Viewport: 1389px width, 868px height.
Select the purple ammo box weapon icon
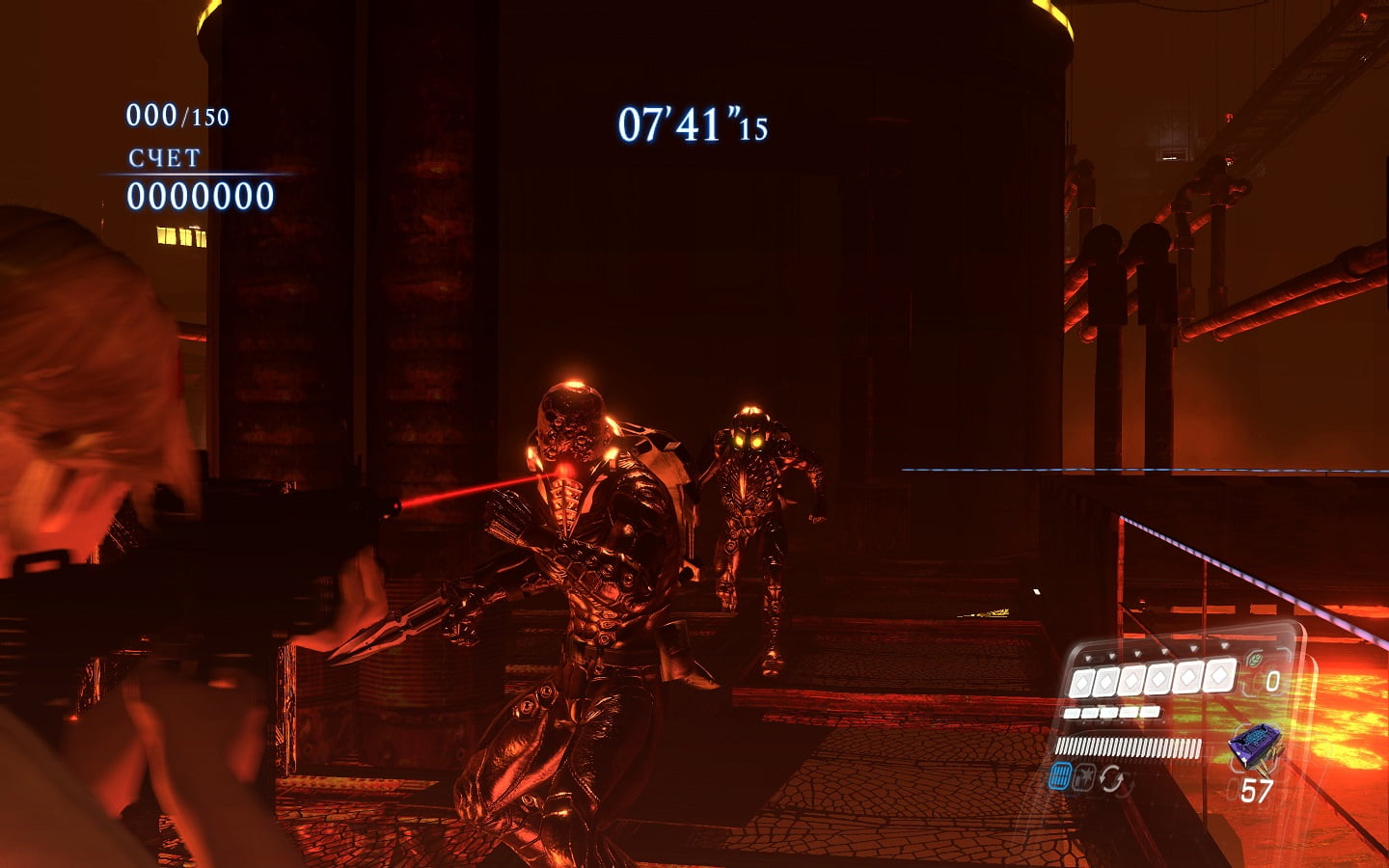point(1254,745)
